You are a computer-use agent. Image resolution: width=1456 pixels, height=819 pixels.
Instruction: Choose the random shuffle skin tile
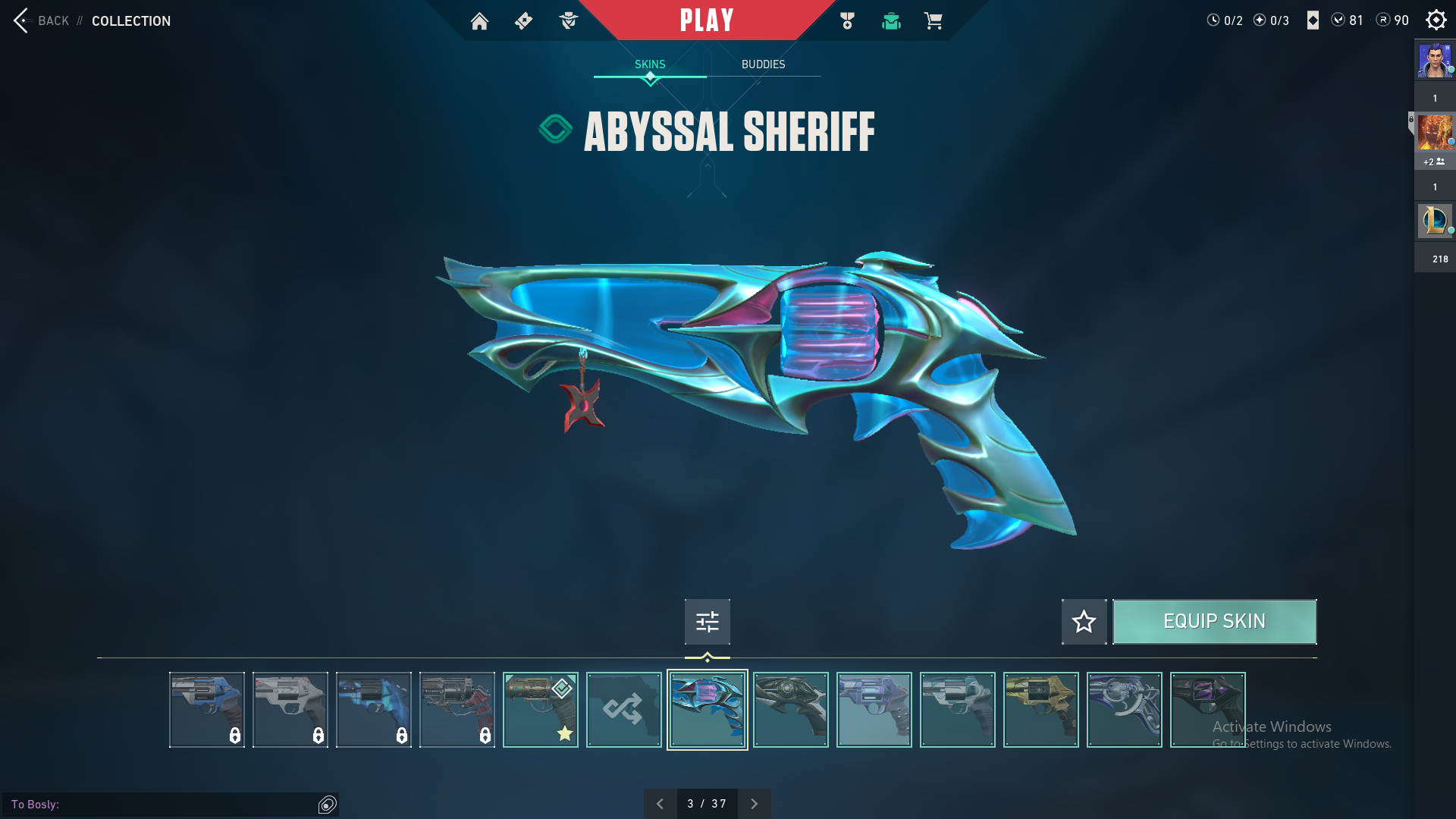pyautogui.click(x=624, y=710)
